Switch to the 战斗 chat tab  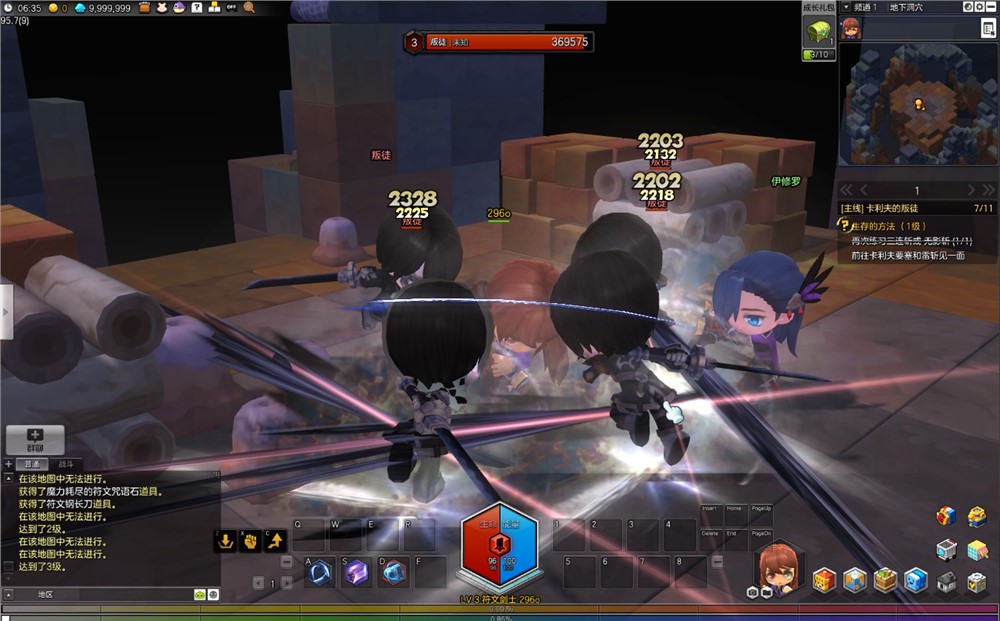(65, 464)
